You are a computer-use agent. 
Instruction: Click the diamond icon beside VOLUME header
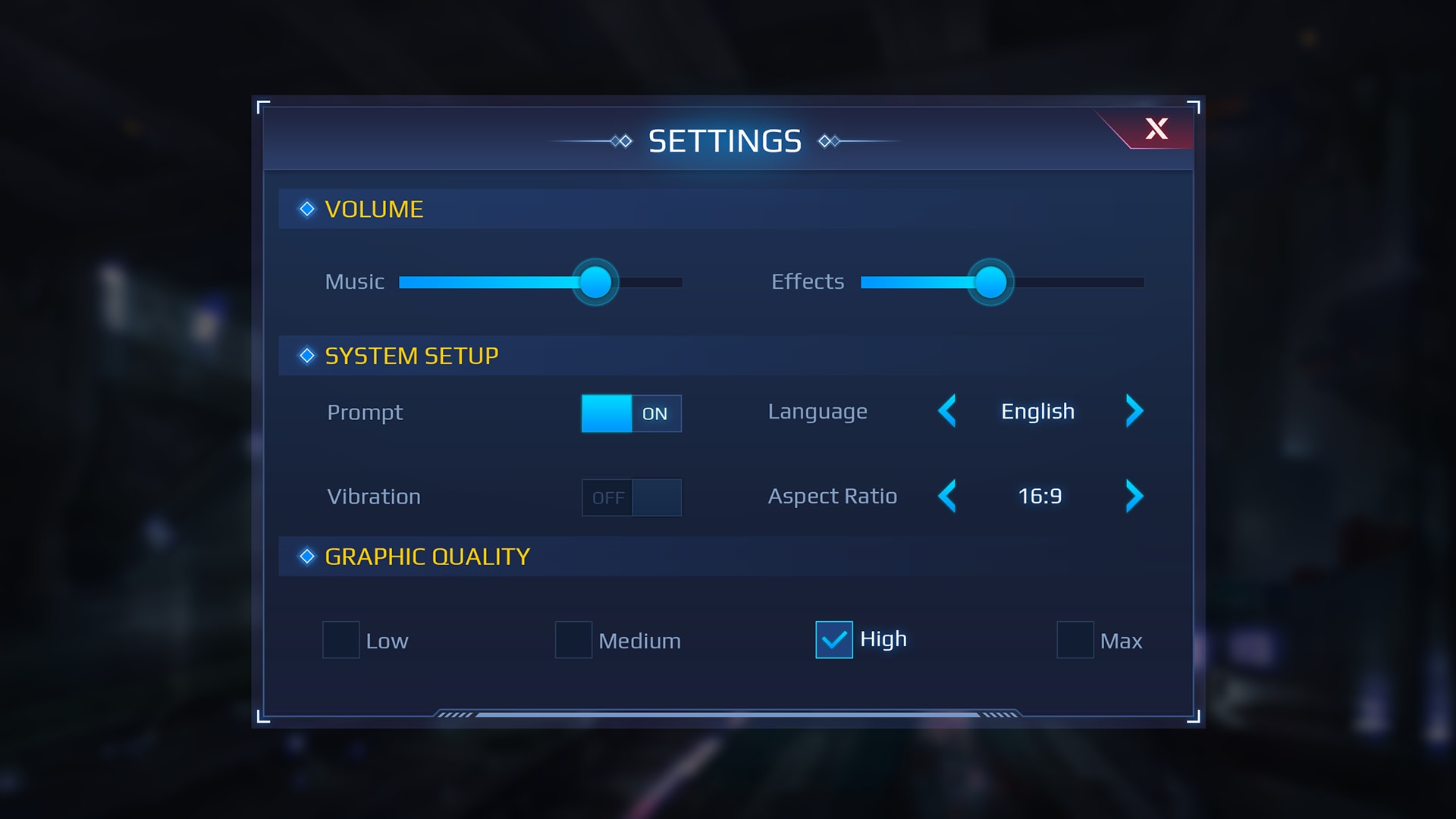(x=306, y=209)
